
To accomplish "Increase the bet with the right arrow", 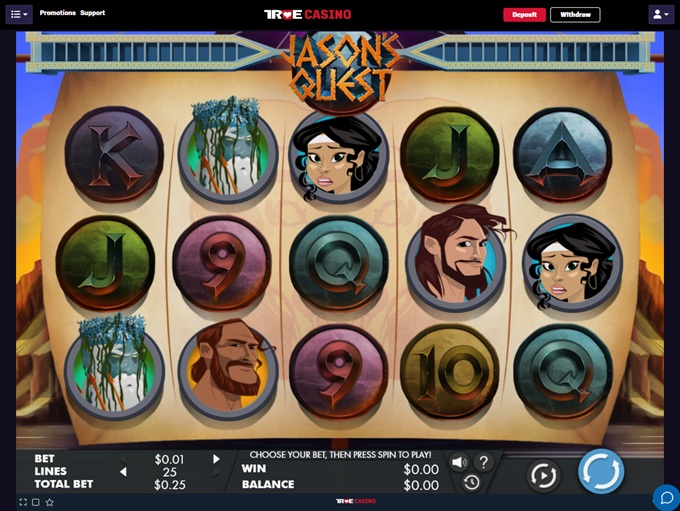I will pyautogui.click(x=216, y=459).
